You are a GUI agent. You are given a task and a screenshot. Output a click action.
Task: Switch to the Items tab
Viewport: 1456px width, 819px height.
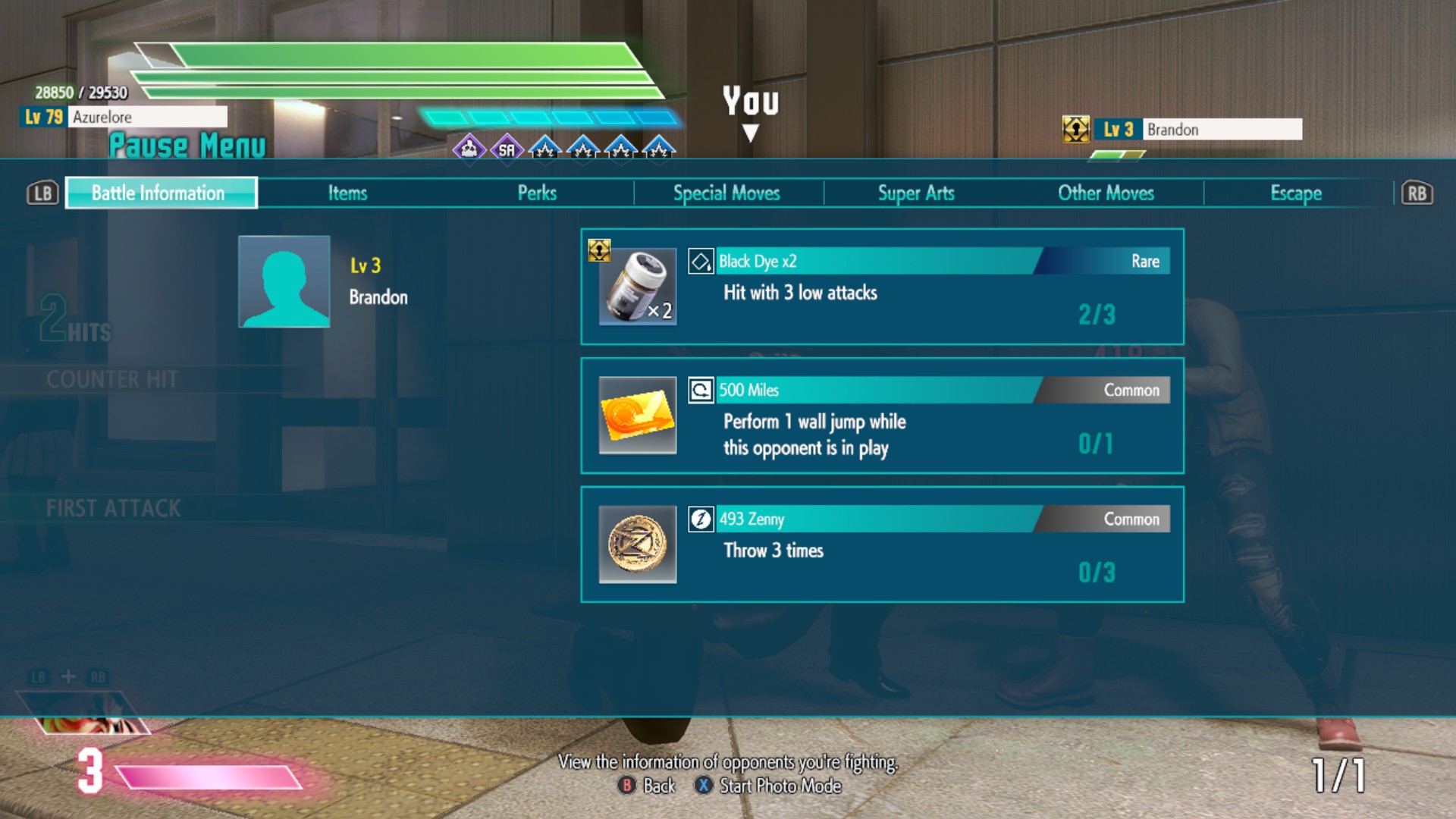pyautogui.click(x=347, y=193)
